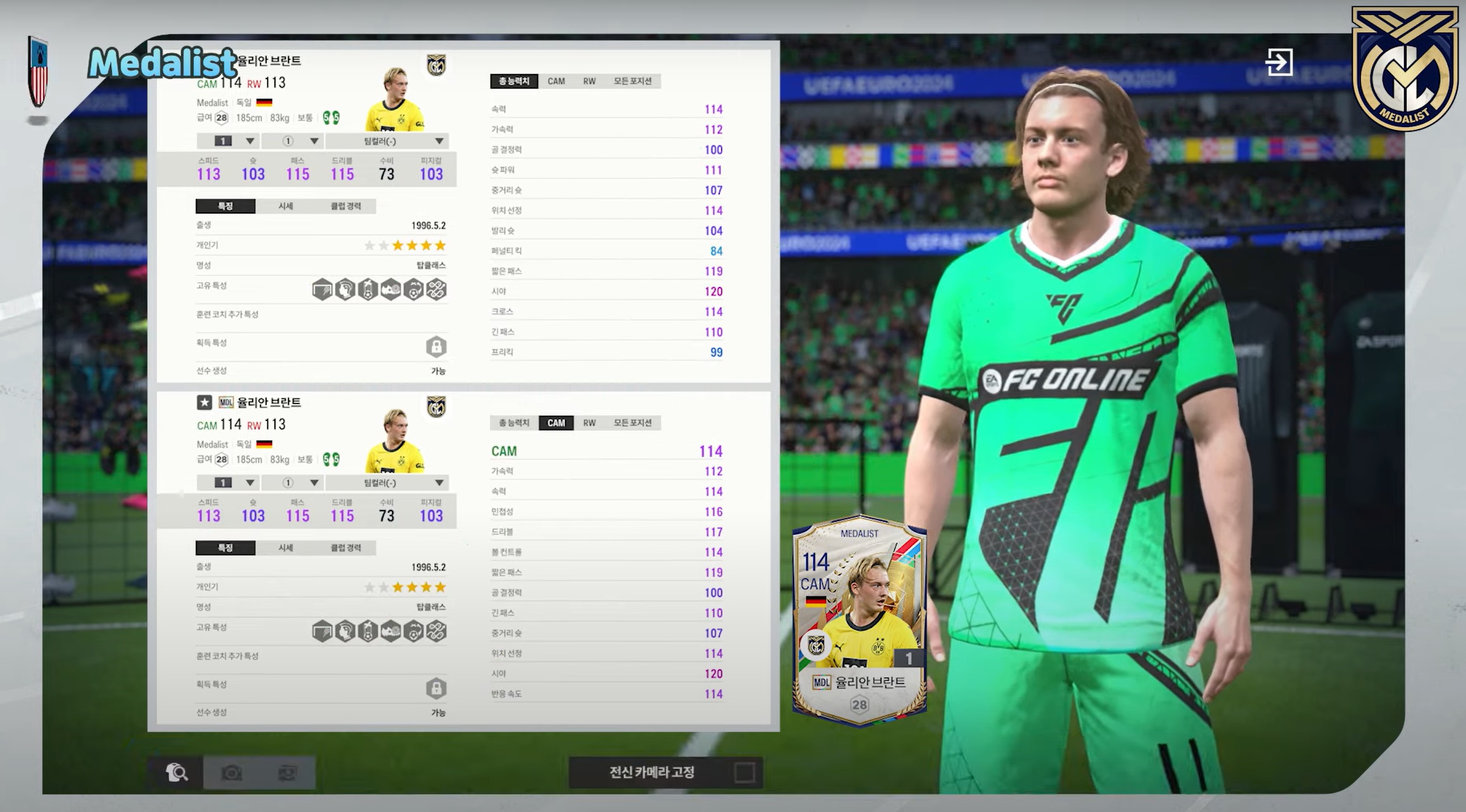The width and height of the screenshot is (1466, 812).
Task: Select the player head magnifier view icon
Action: [177, 772]
